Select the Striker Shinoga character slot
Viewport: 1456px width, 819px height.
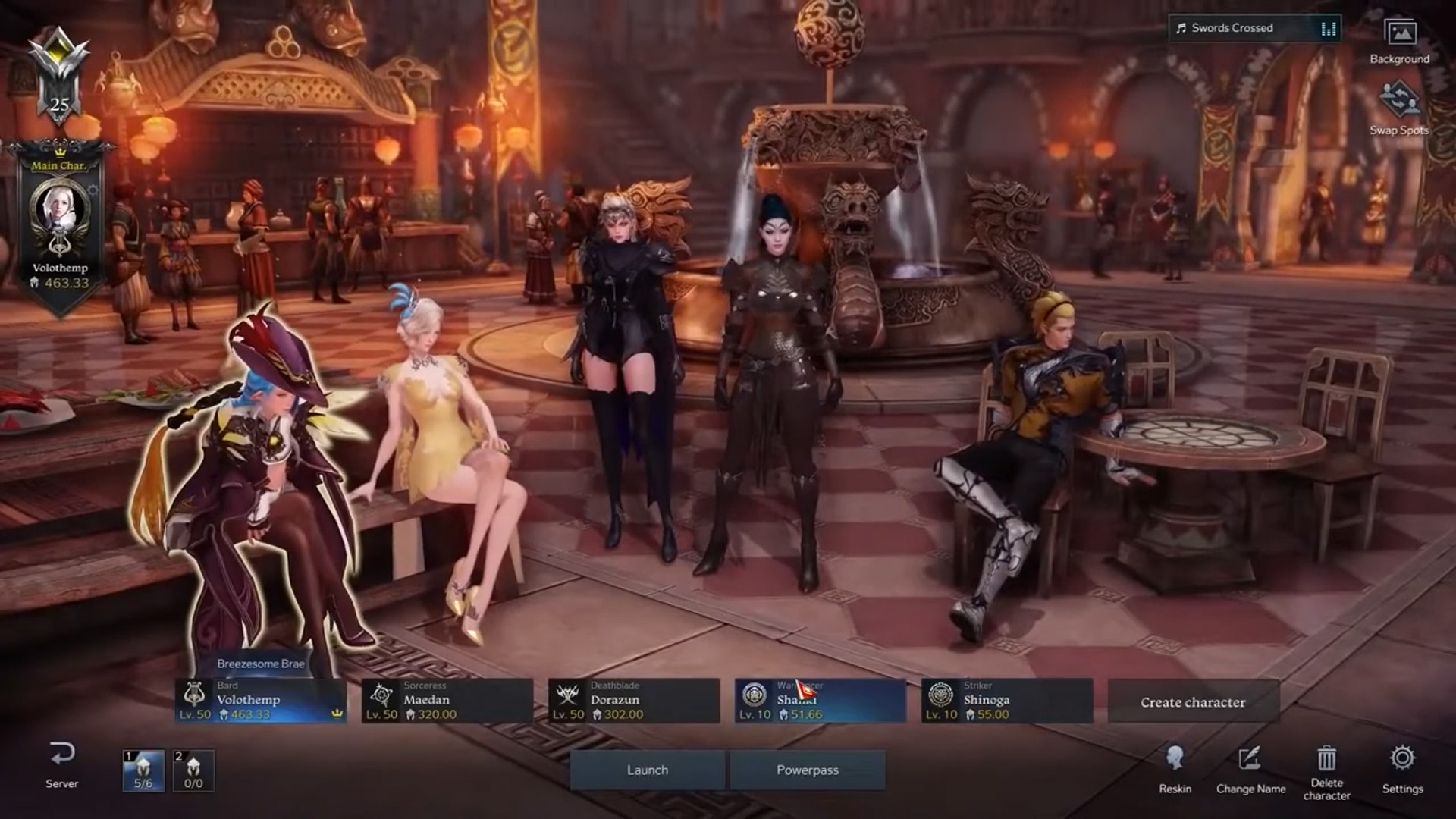click(1006, 701)
